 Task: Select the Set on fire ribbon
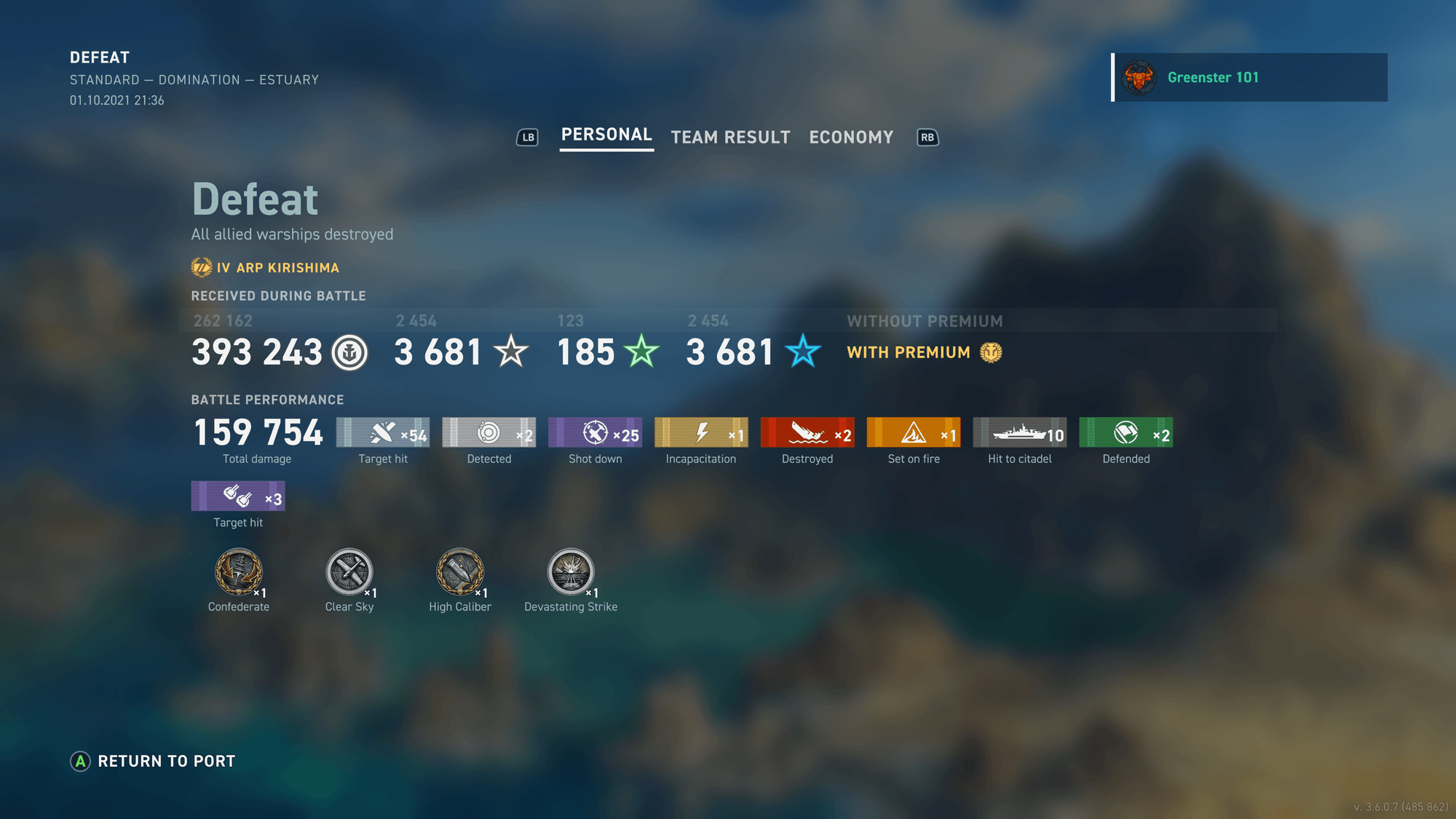coord(914,432)
